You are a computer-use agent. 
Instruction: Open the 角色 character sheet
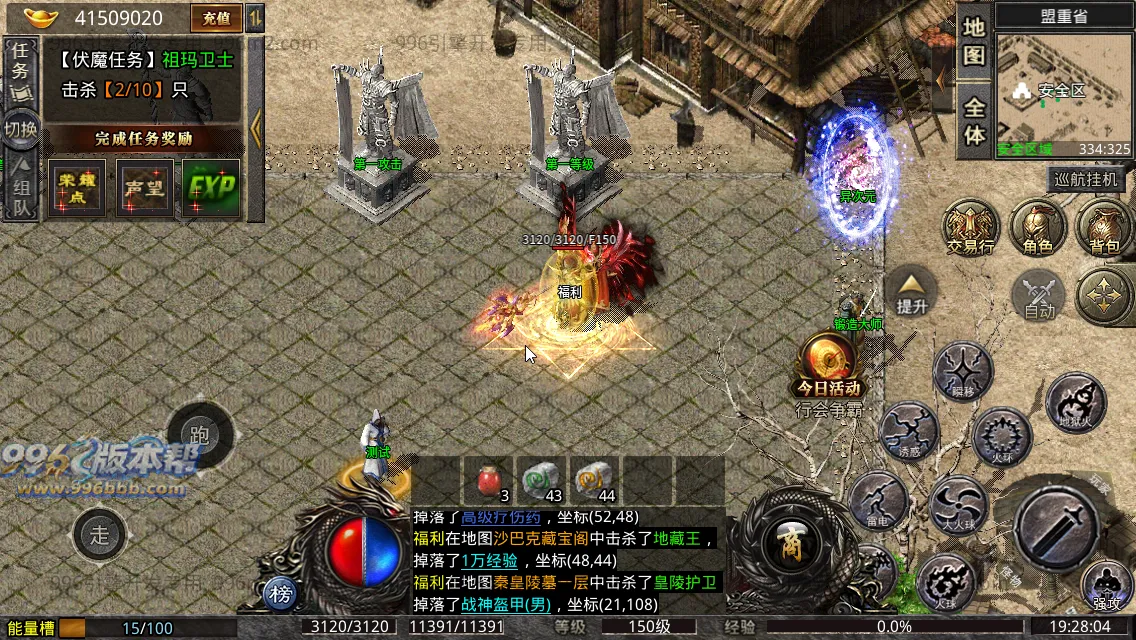click(x=1038, y=227)
